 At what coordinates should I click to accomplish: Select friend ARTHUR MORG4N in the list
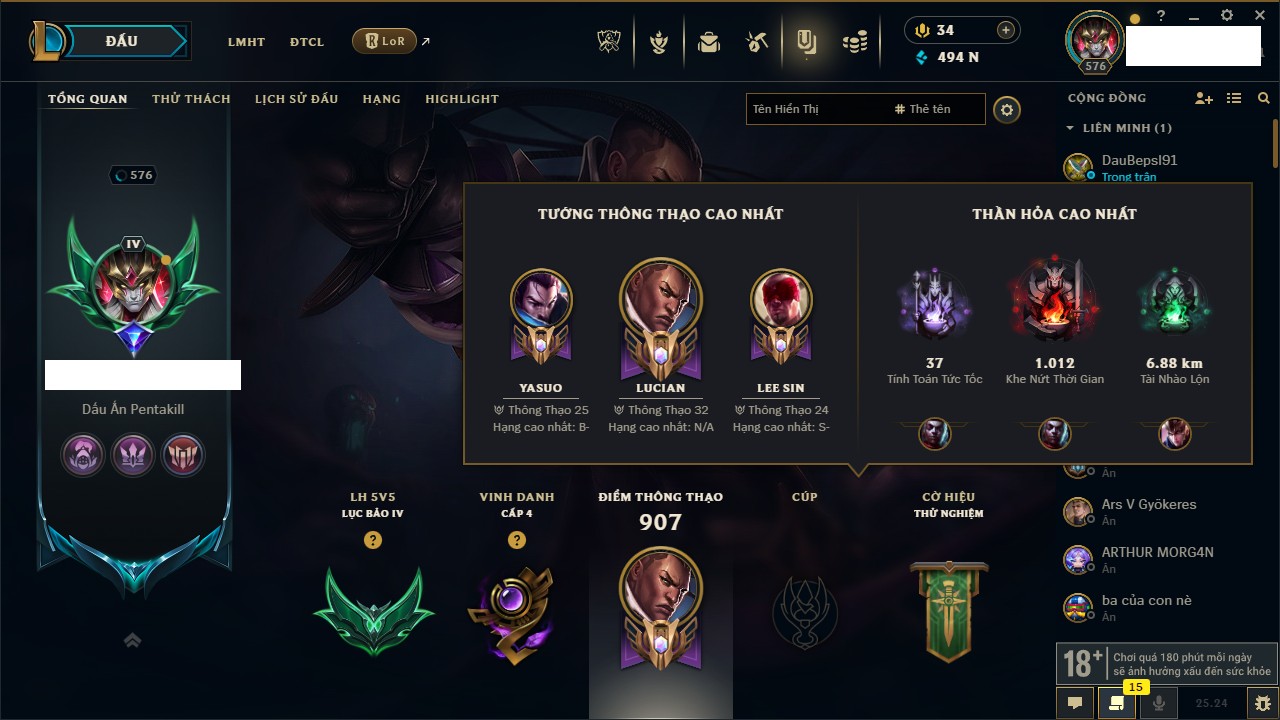coord(1157,552)
